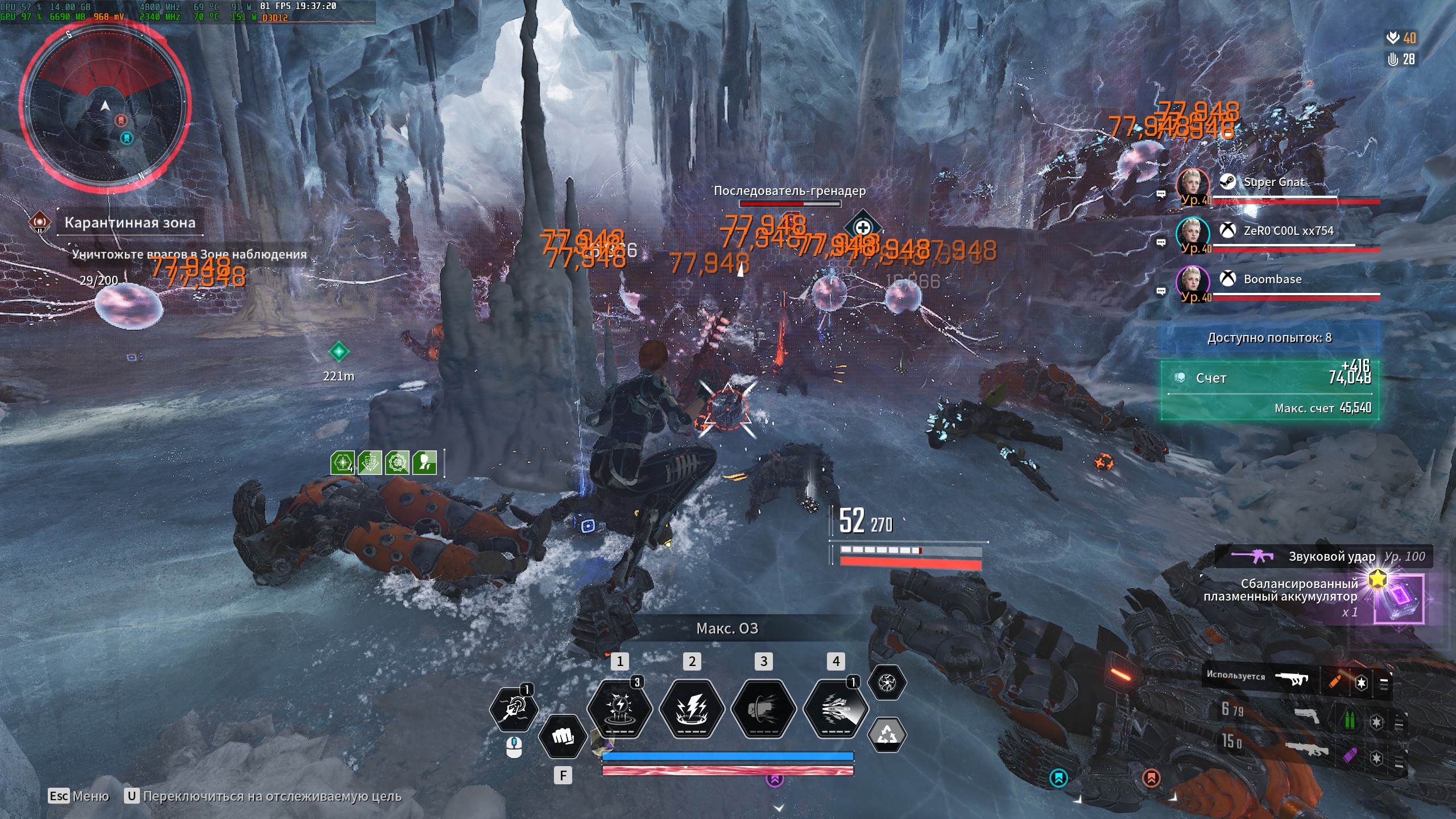Activate the lightning orb ability in slot 1
This screenshot has height=819, width=1456.
click(619, 709)
